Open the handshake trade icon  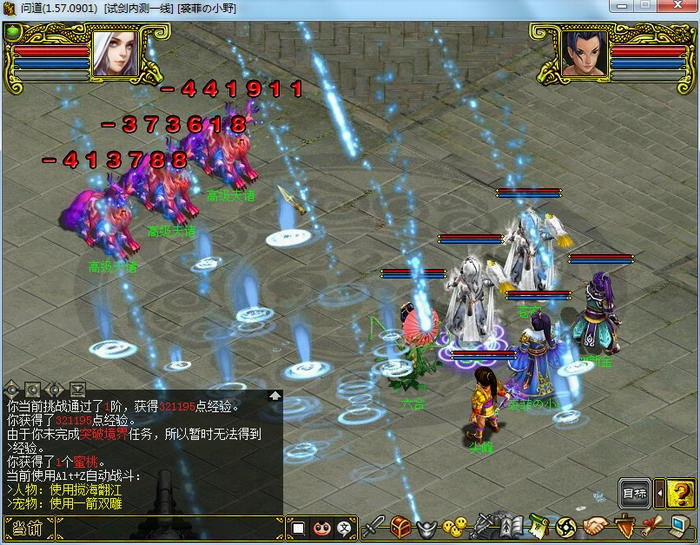click(x=596, y=526)
